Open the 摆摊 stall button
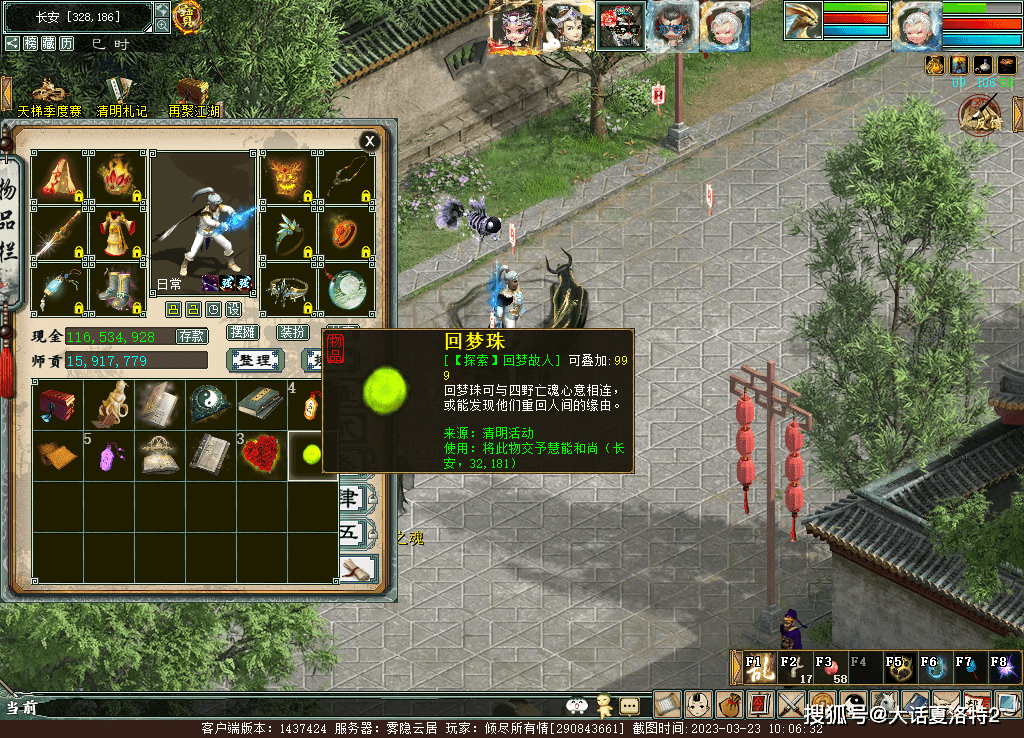Viewport: 1024px width, 738px height. pyautogui.click(x=243, y=332)
